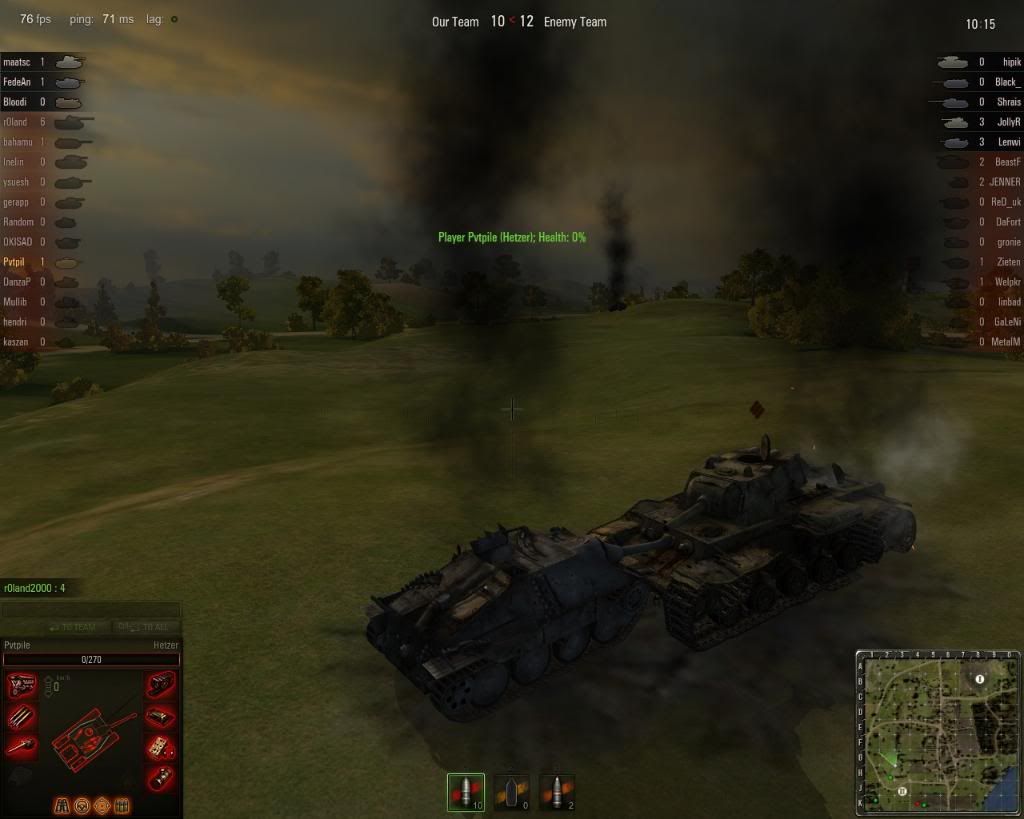Click the chat message input field

click(90, 609)
